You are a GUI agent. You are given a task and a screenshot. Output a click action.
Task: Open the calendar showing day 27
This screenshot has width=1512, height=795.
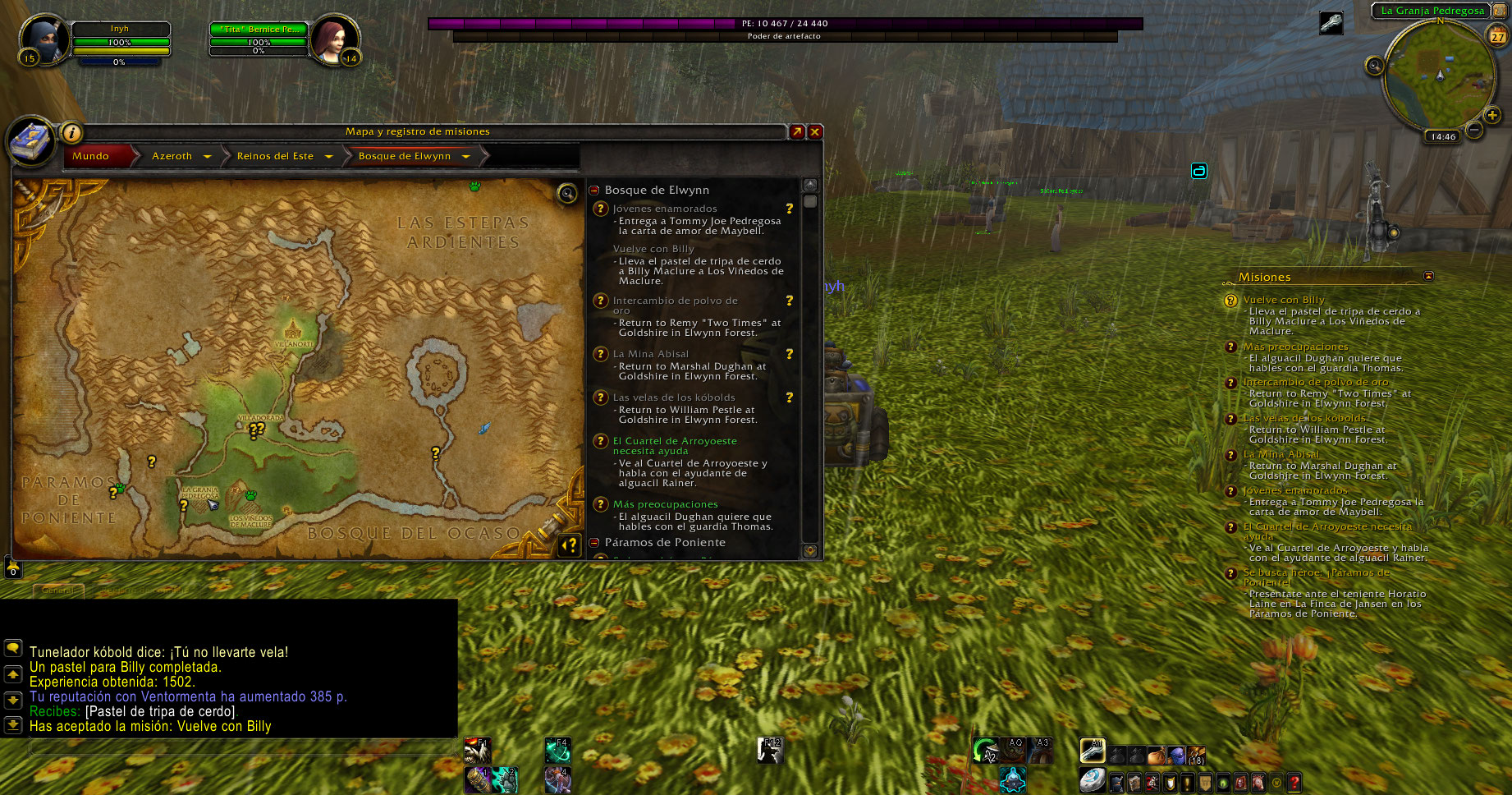tap(1498, 36)
